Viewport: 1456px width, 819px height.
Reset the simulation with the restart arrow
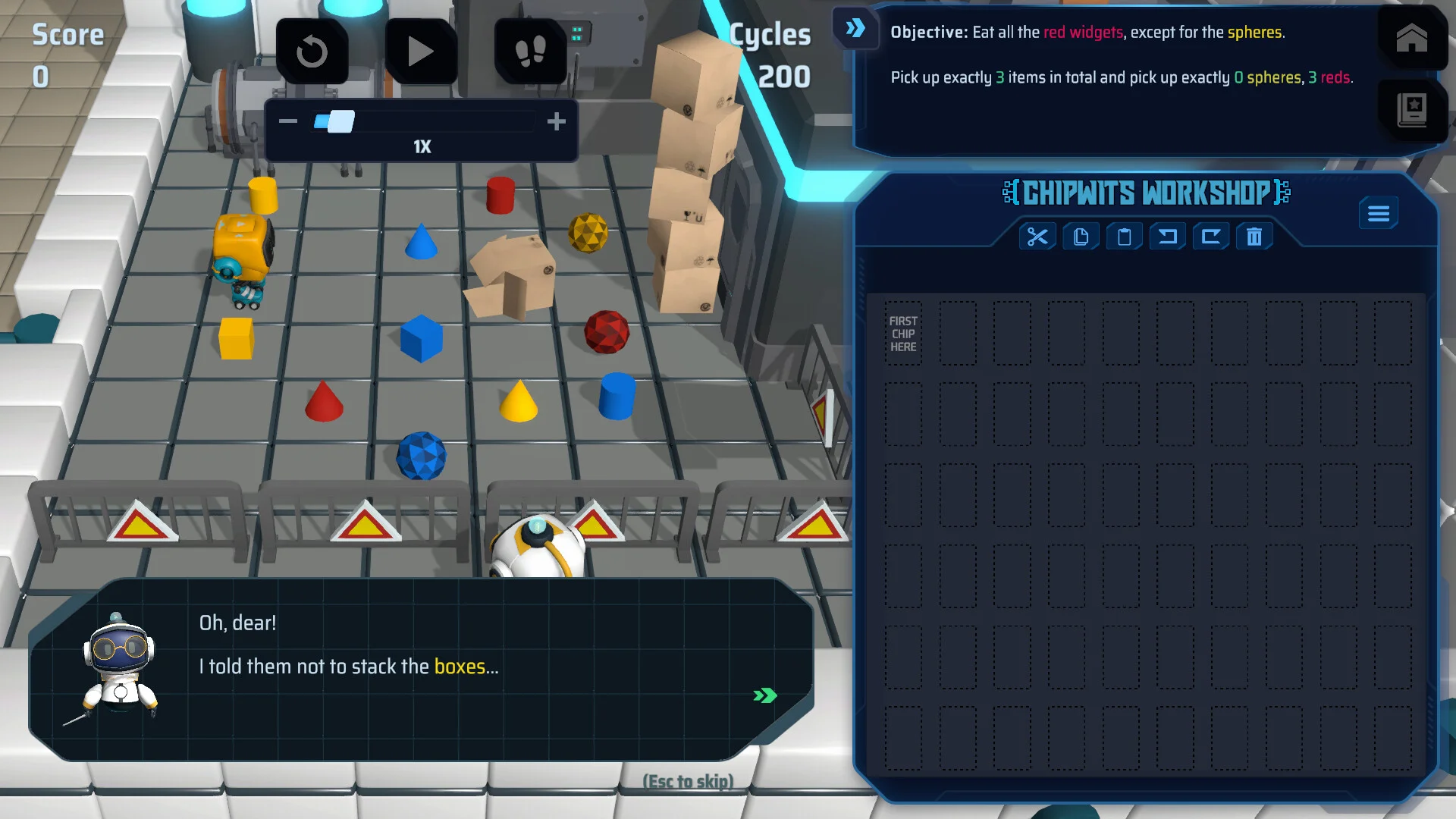312,52
